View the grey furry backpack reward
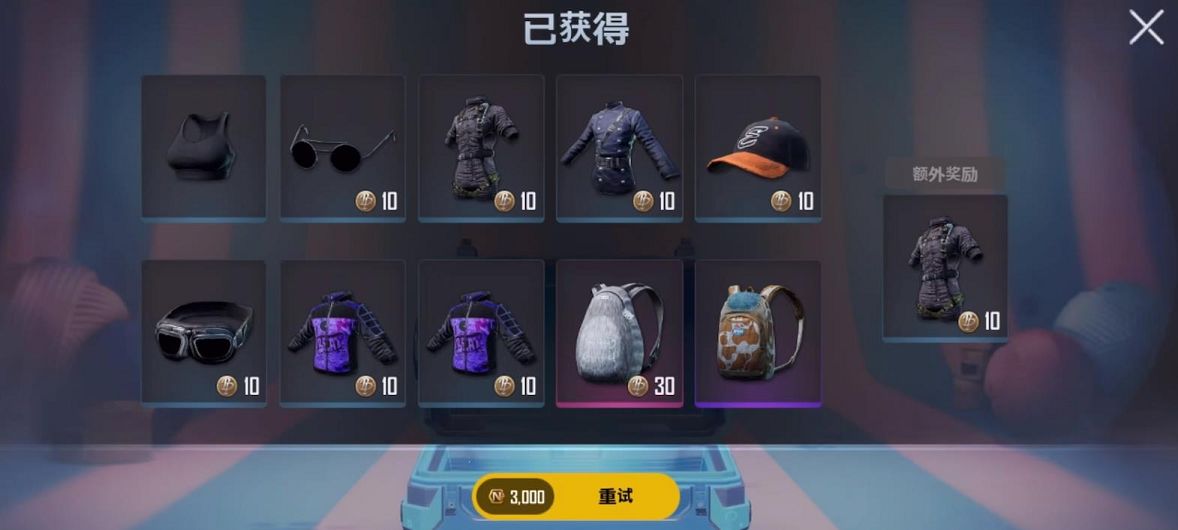This screenshot has height=530, width=1178. [619, 332]
